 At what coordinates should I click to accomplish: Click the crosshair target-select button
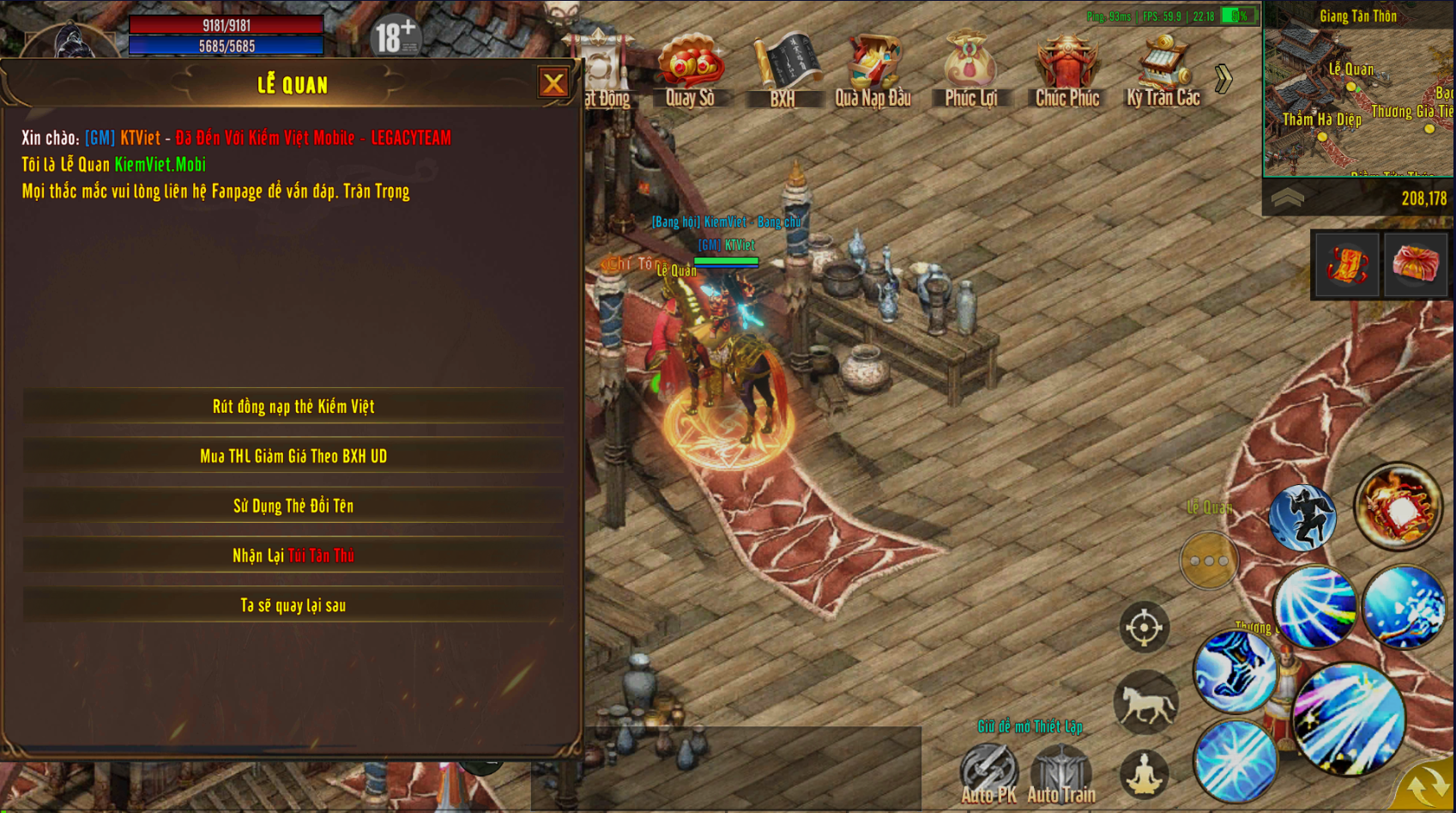click(x=1144, y=628)
